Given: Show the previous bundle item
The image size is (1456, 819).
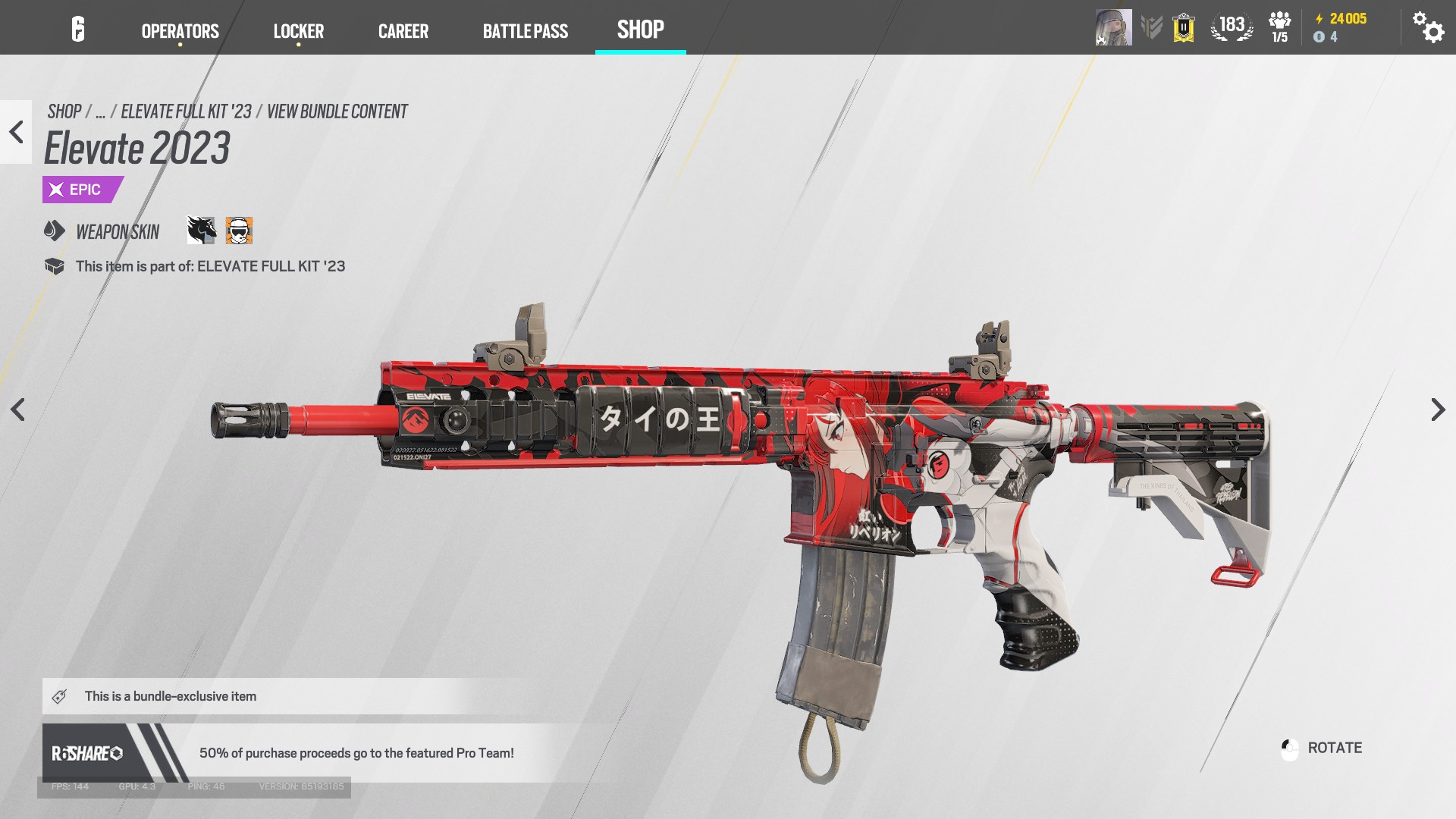Looking at the screenshot, I should click(17, 409).
